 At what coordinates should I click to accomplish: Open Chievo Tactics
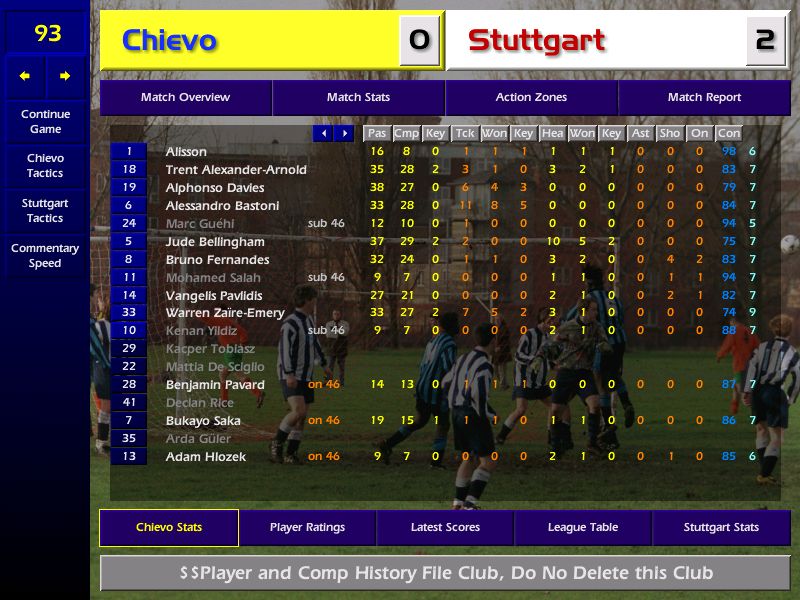click(45, 166)
